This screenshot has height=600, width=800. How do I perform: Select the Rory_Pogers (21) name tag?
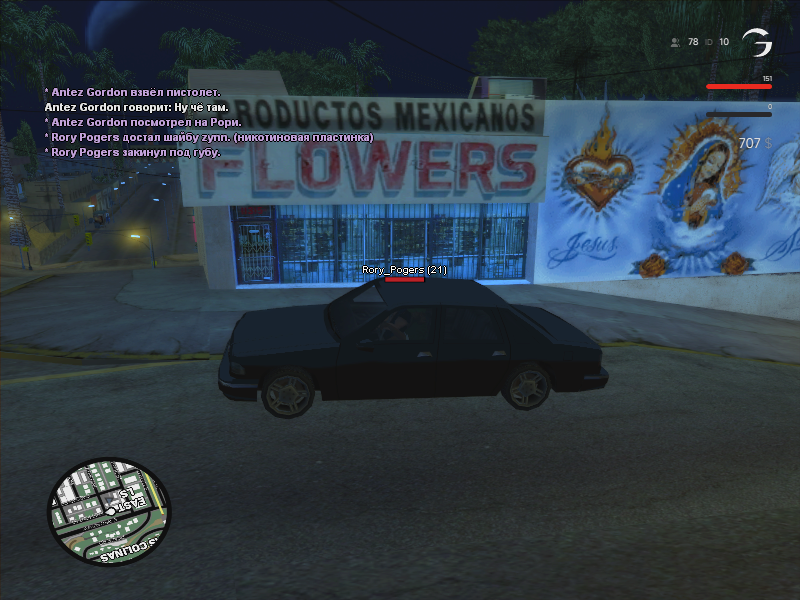coord(404,270)
